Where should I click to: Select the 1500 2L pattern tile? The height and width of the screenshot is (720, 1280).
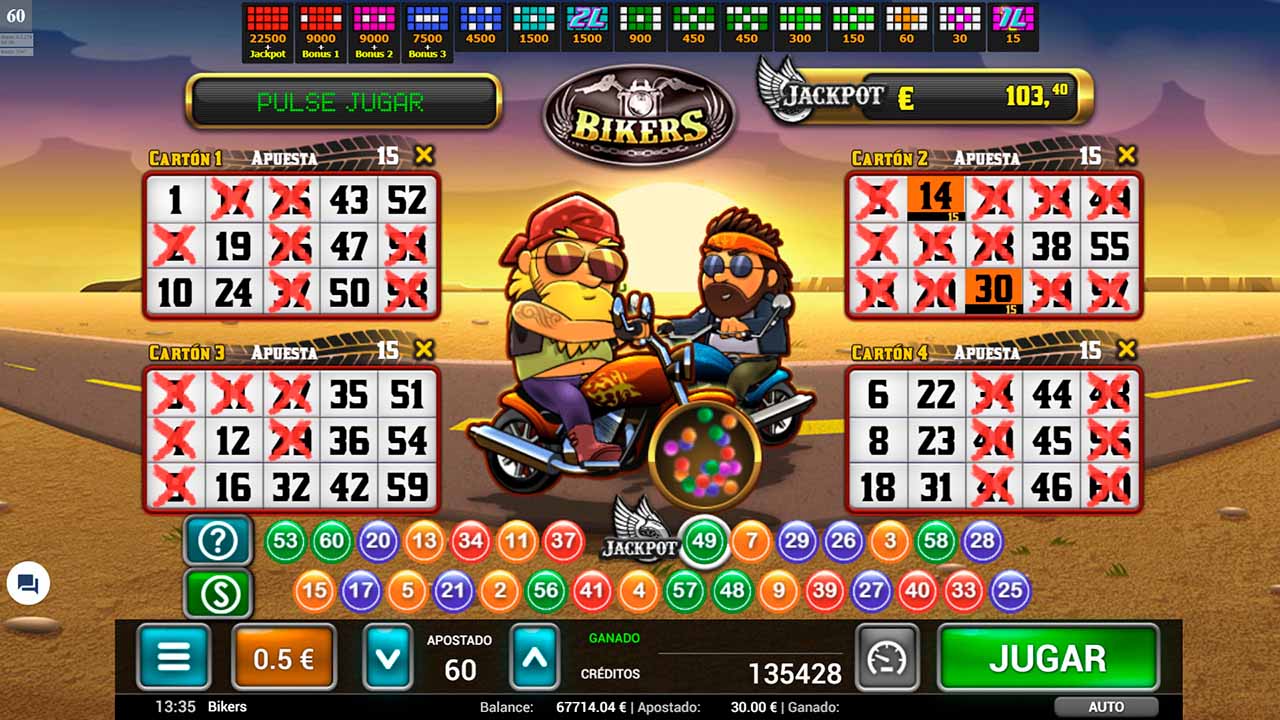(588, 26)
